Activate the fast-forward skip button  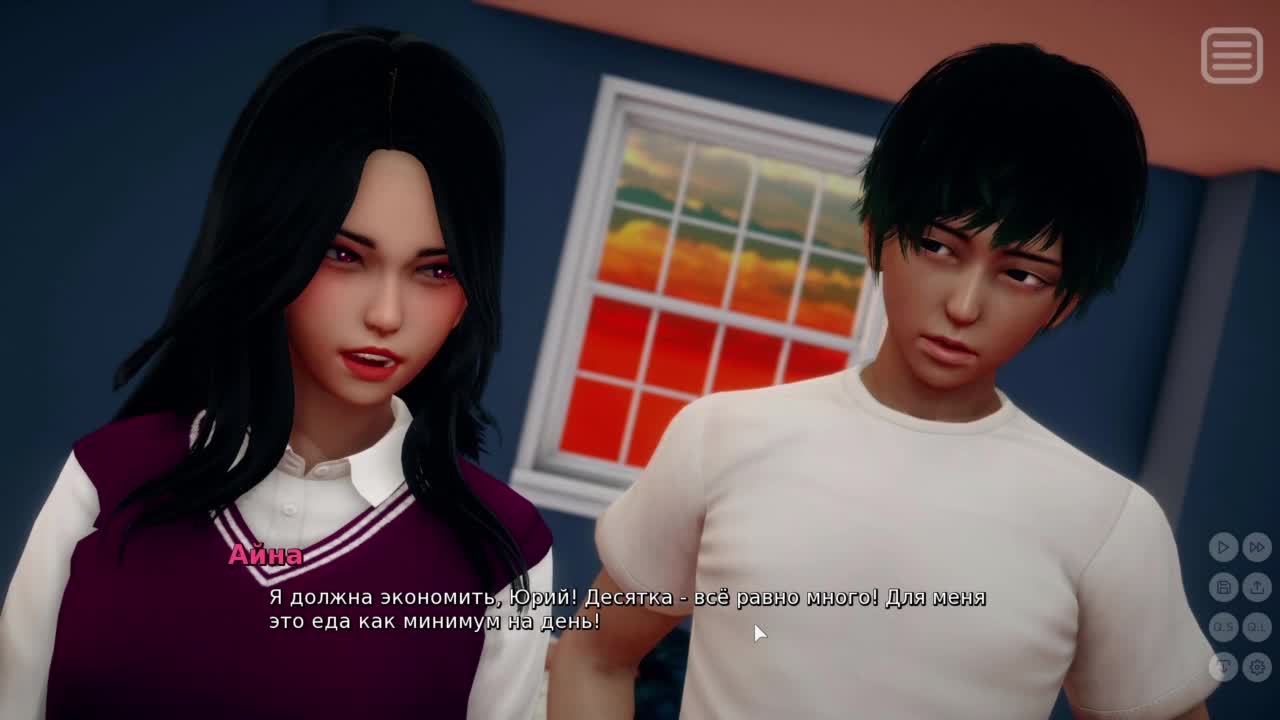[1257, 547]
